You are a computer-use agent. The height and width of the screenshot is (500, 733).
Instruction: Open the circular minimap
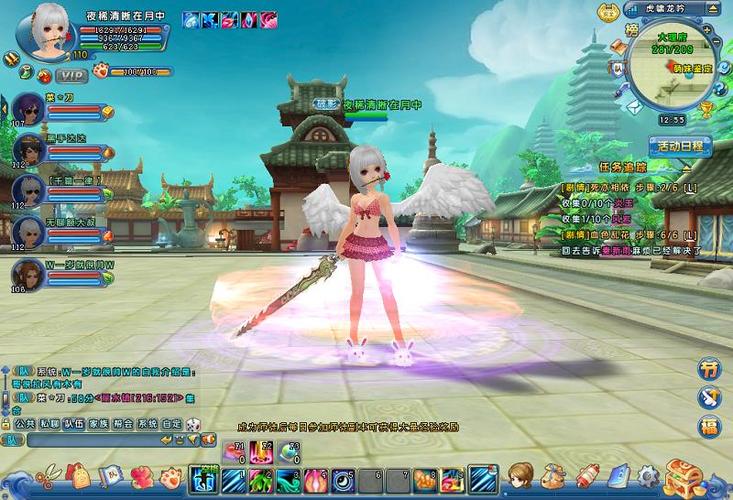click(668, 70)
